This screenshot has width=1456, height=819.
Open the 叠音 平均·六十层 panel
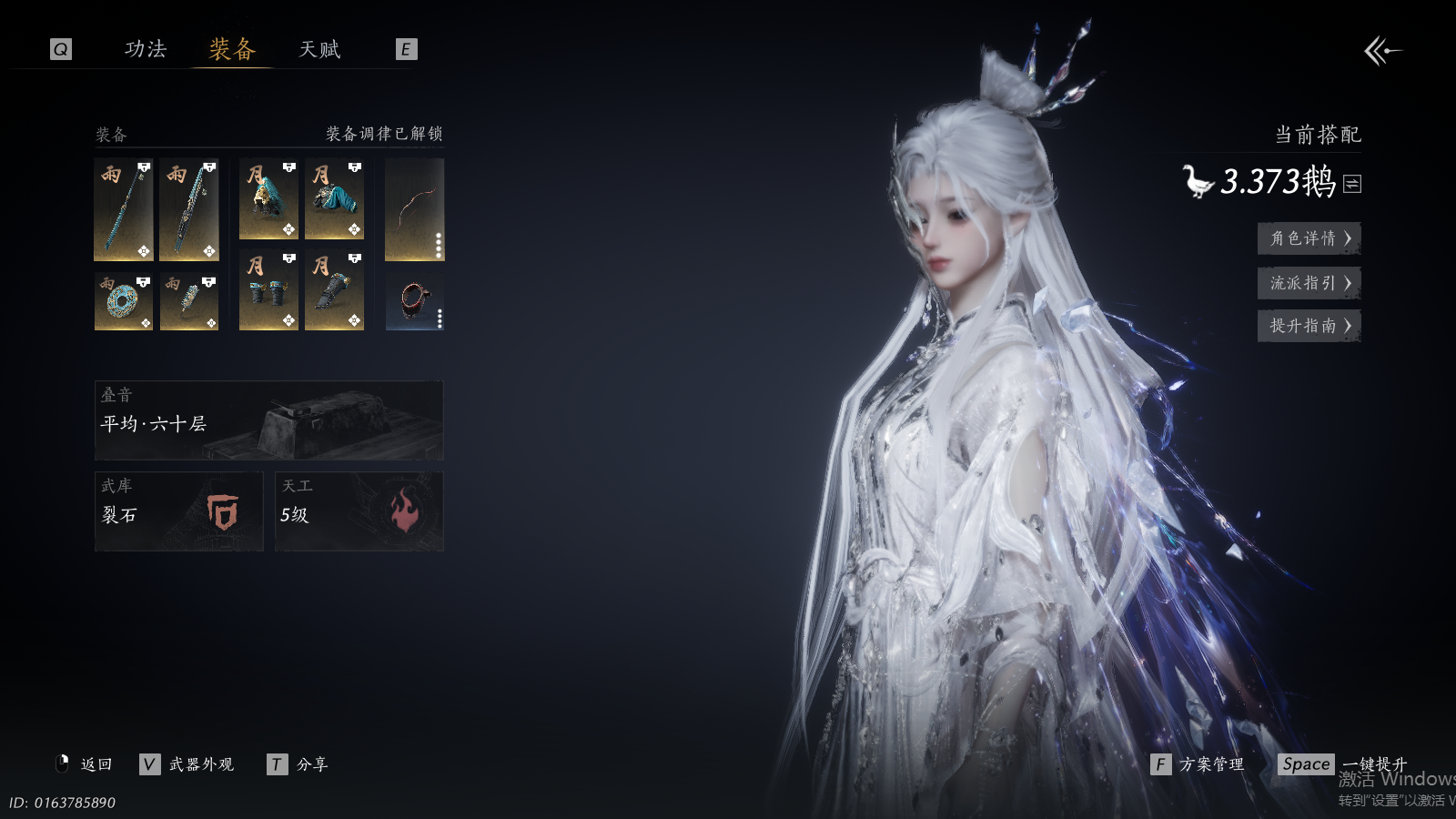(268, 420)
